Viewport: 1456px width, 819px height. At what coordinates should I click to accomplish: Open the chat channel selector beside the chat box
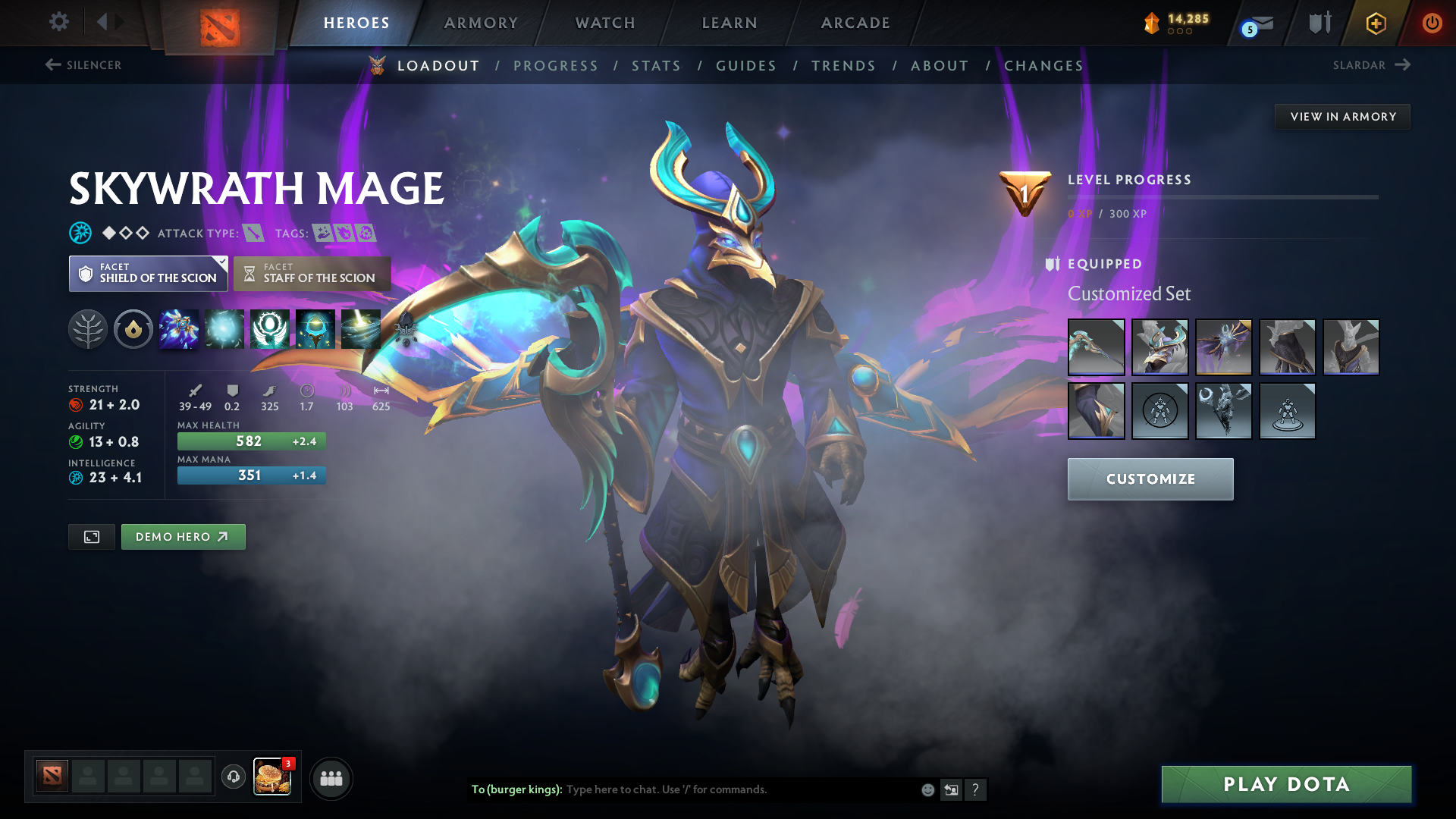pyautogui.click(x=952, y=789)
